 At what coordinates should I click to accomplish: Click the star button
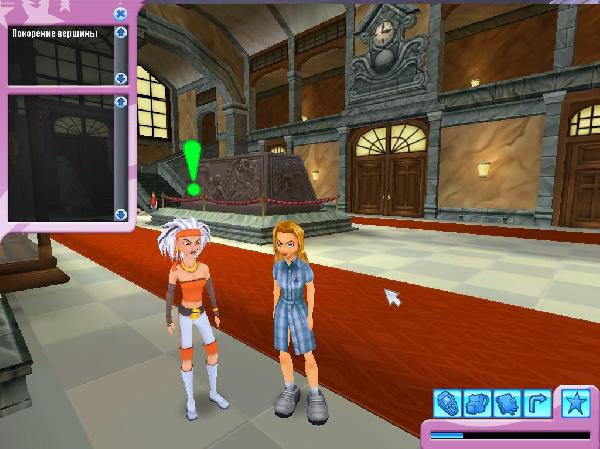click(575, 402)
